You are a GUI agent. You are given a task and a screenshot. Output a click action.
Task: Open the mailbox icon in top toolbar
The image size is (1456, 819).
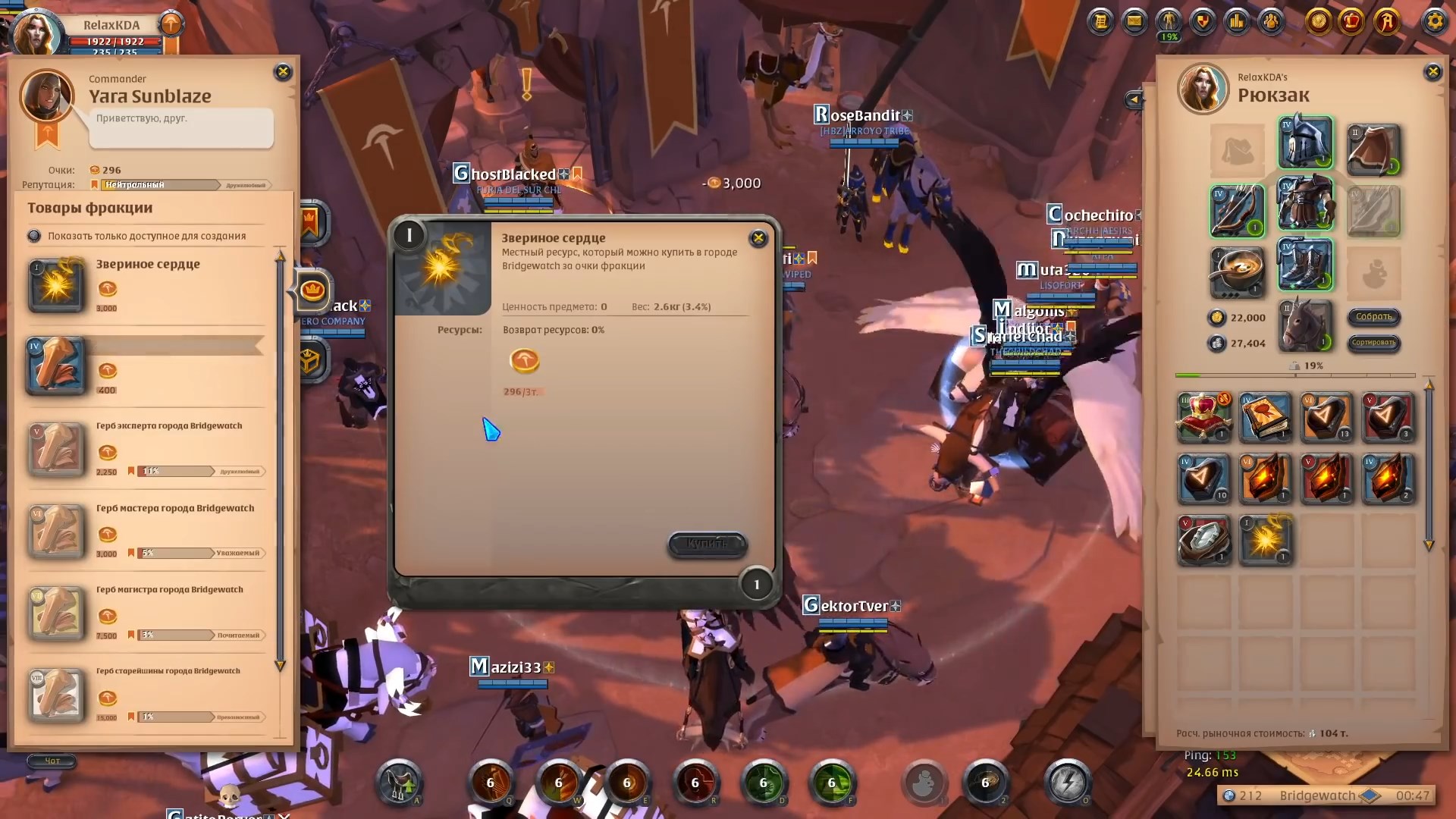[x=1134, y=23]
